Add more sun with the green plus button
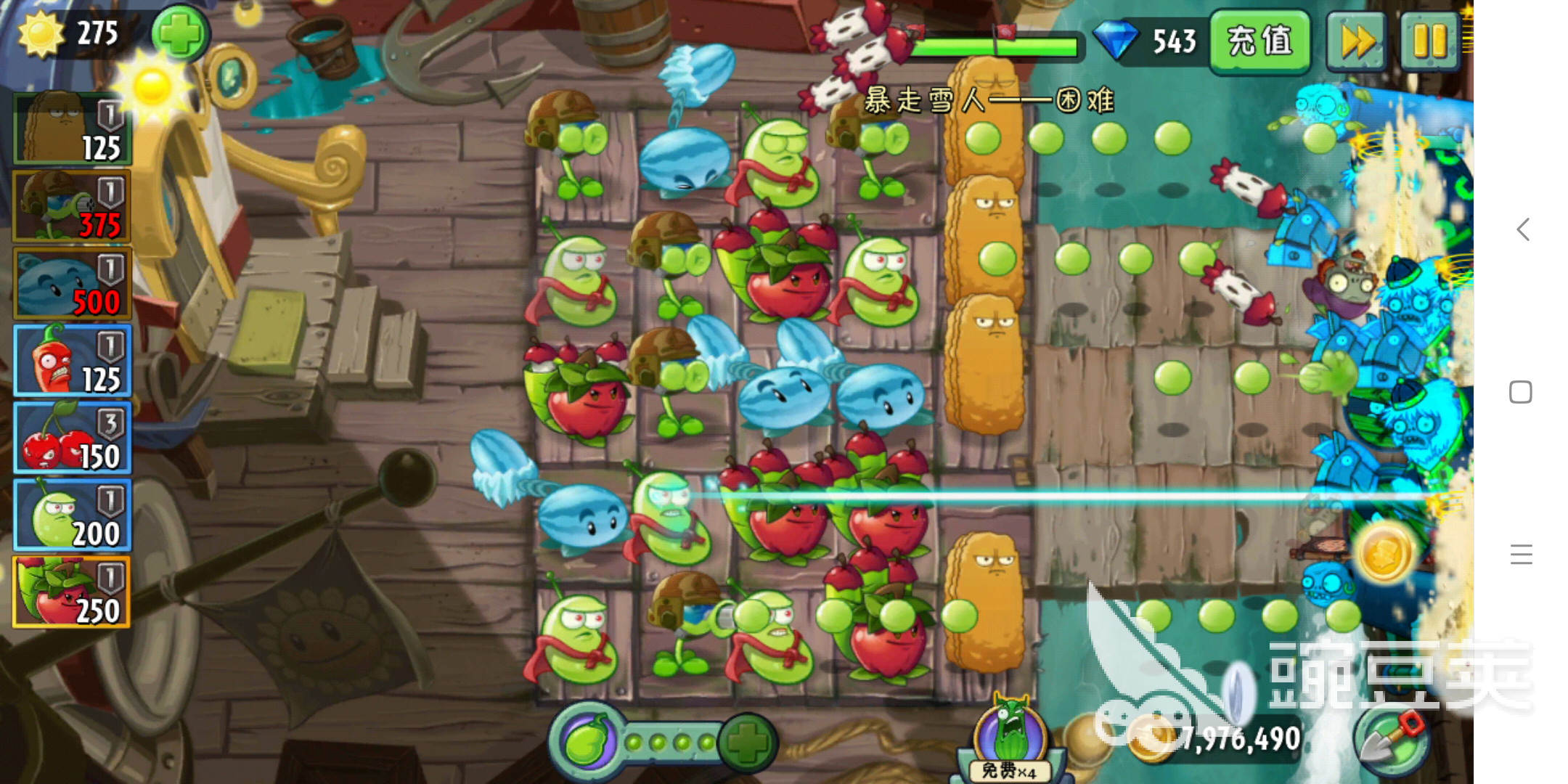Viewport: 1568px width, 784px height. coord(179,34)
